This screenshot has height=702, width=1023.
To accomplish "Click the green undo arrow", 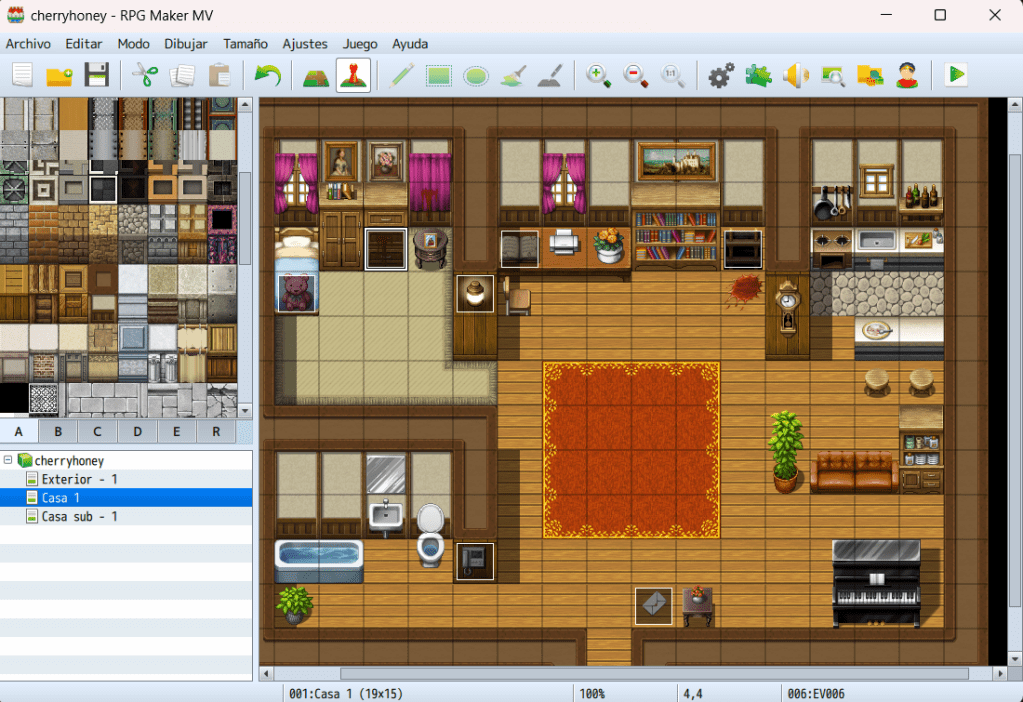I will tap(268, 75).
